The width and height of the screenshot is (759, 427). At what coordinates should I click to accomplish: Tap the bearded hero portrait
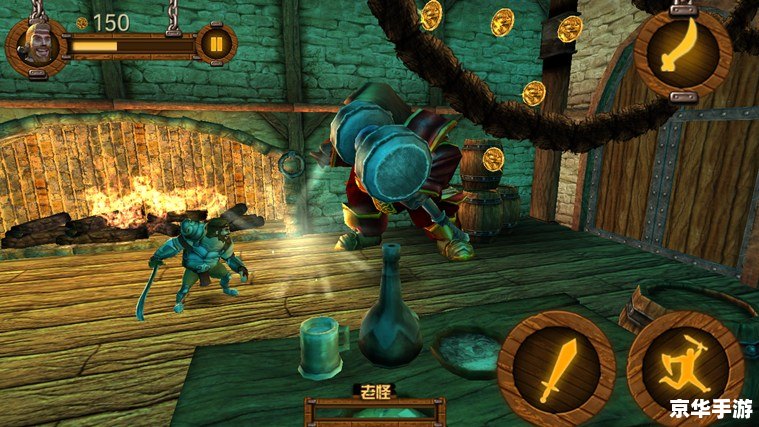(x=36, y=46)
